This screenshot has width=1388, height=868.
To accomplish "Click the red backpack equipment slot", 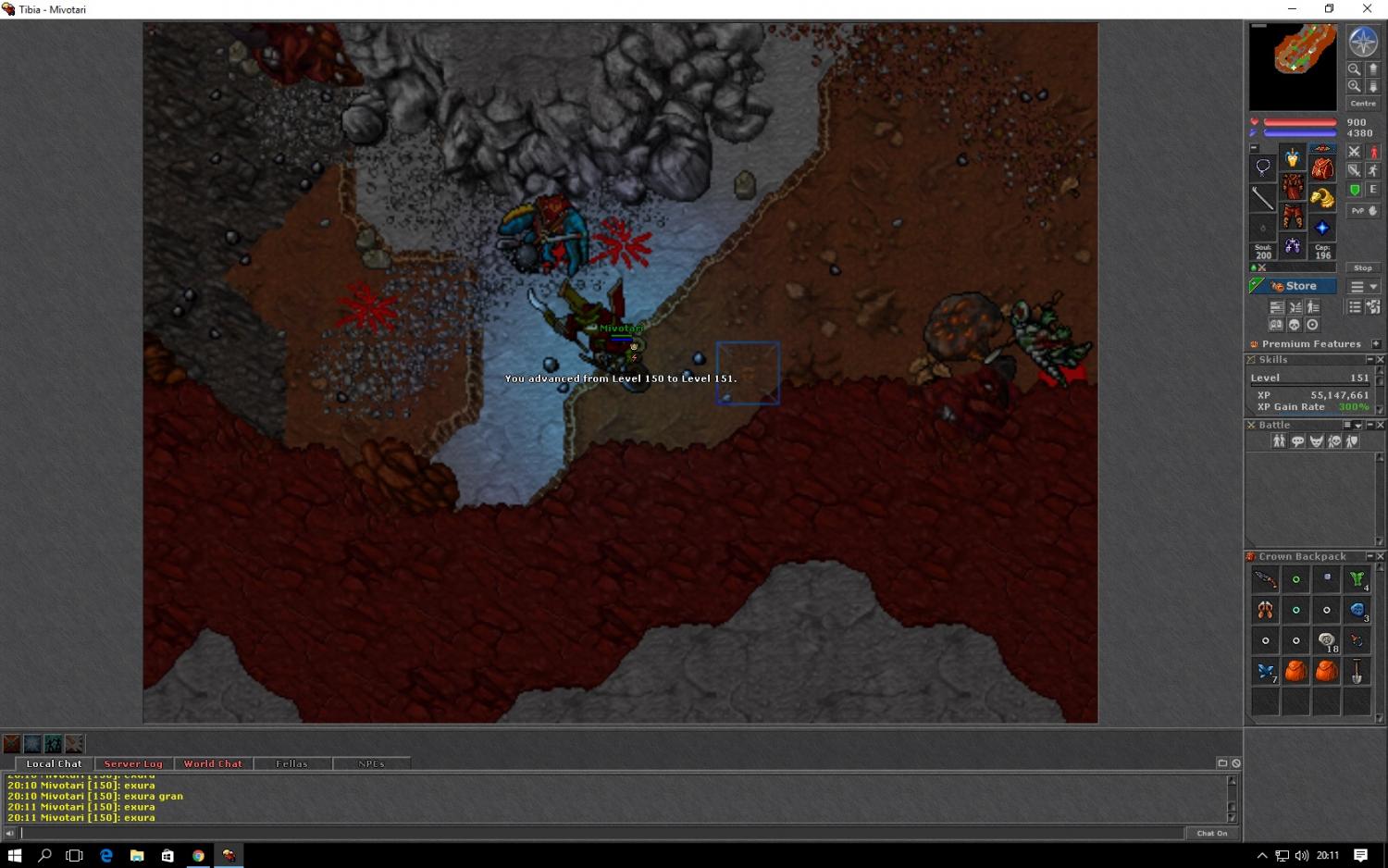I will (1322, 168).
